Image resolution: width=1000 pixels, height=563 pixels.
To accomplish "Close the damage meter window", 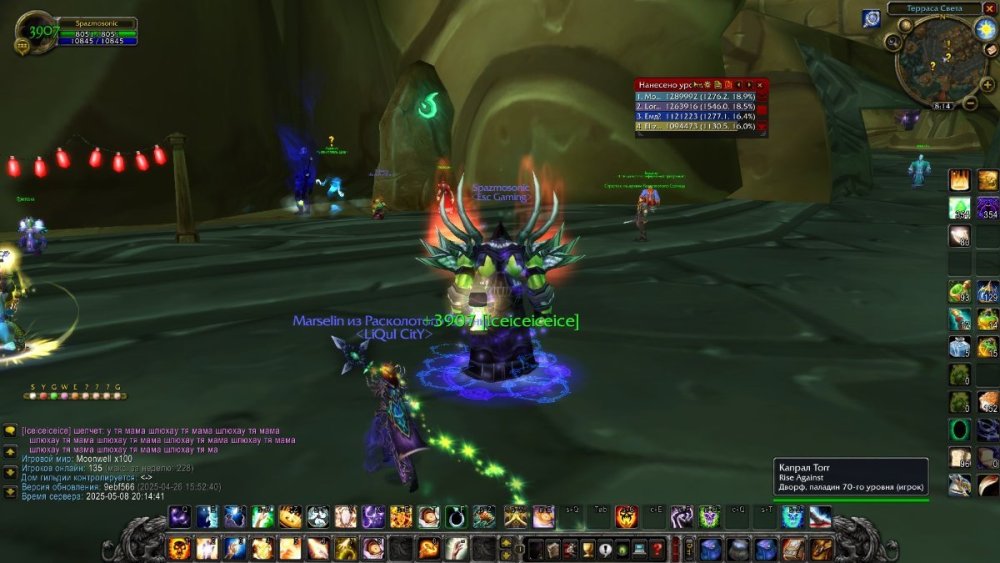I will (760, 85).
